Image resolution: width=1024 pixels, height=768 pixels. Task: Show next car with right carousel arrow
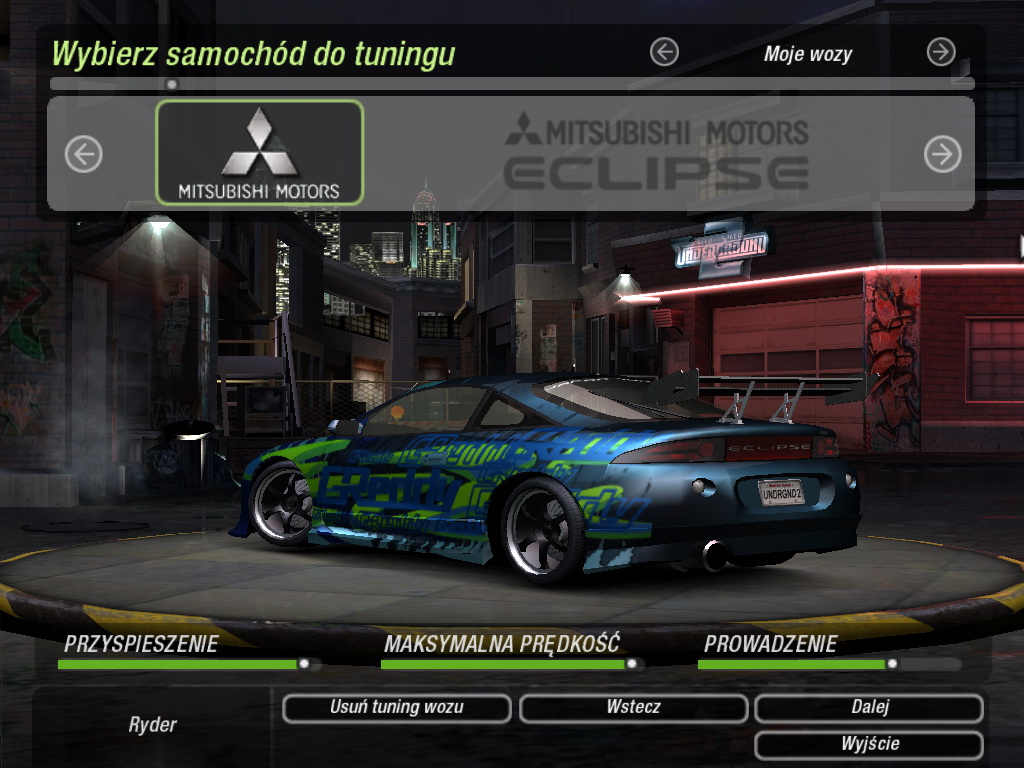pos(942,154)
